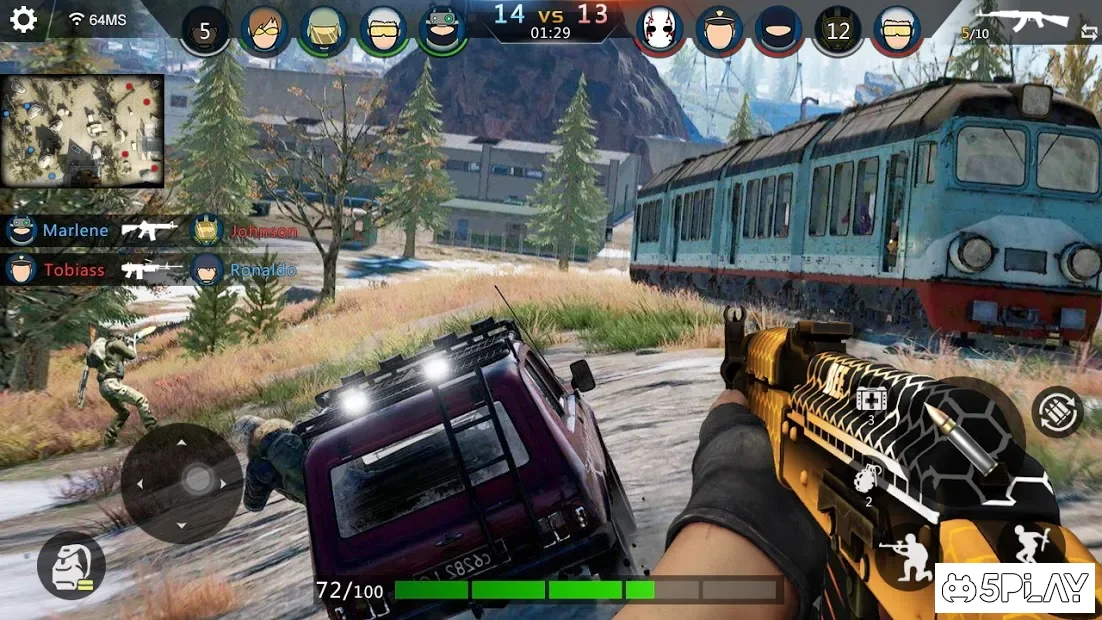Activate the jump button
The image size is (1102, 620).
[x=1030, y=547]
